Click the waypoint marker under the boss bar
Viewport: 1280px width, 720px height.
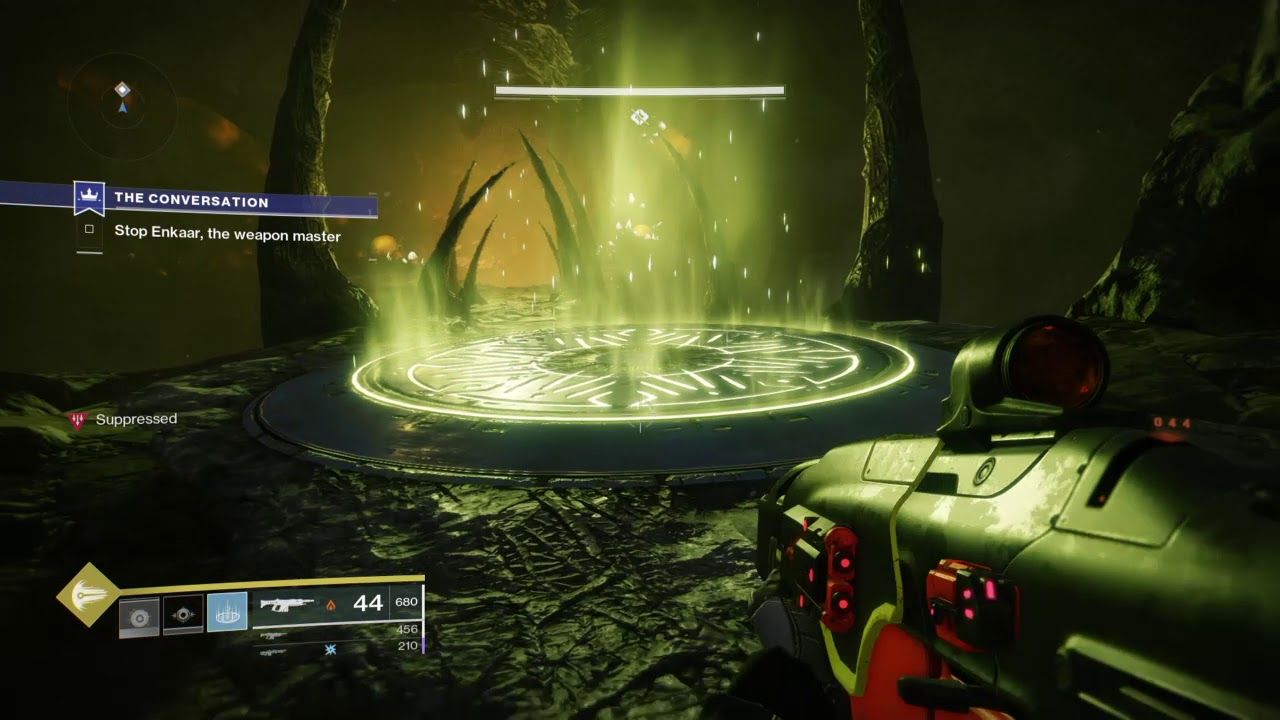click(639, 118)
